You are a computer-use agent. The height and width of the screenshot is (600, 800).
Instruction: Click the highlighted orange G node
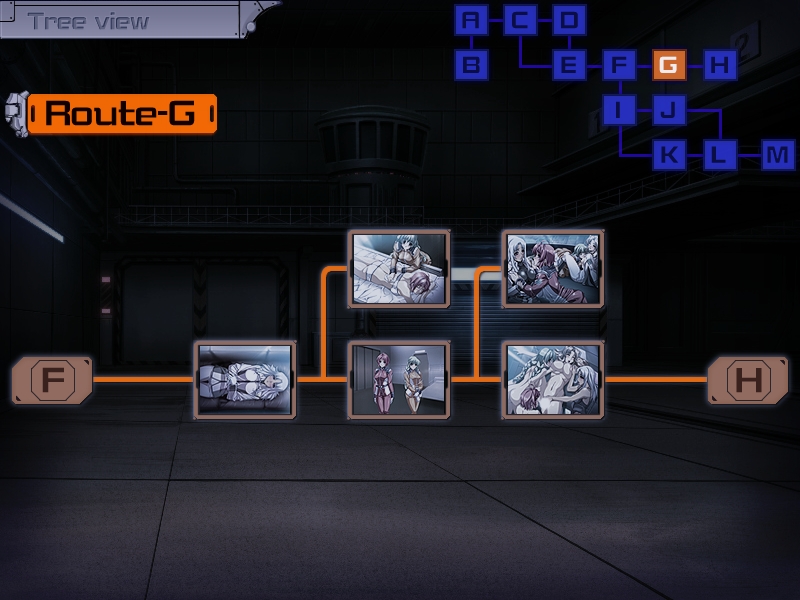669,66
